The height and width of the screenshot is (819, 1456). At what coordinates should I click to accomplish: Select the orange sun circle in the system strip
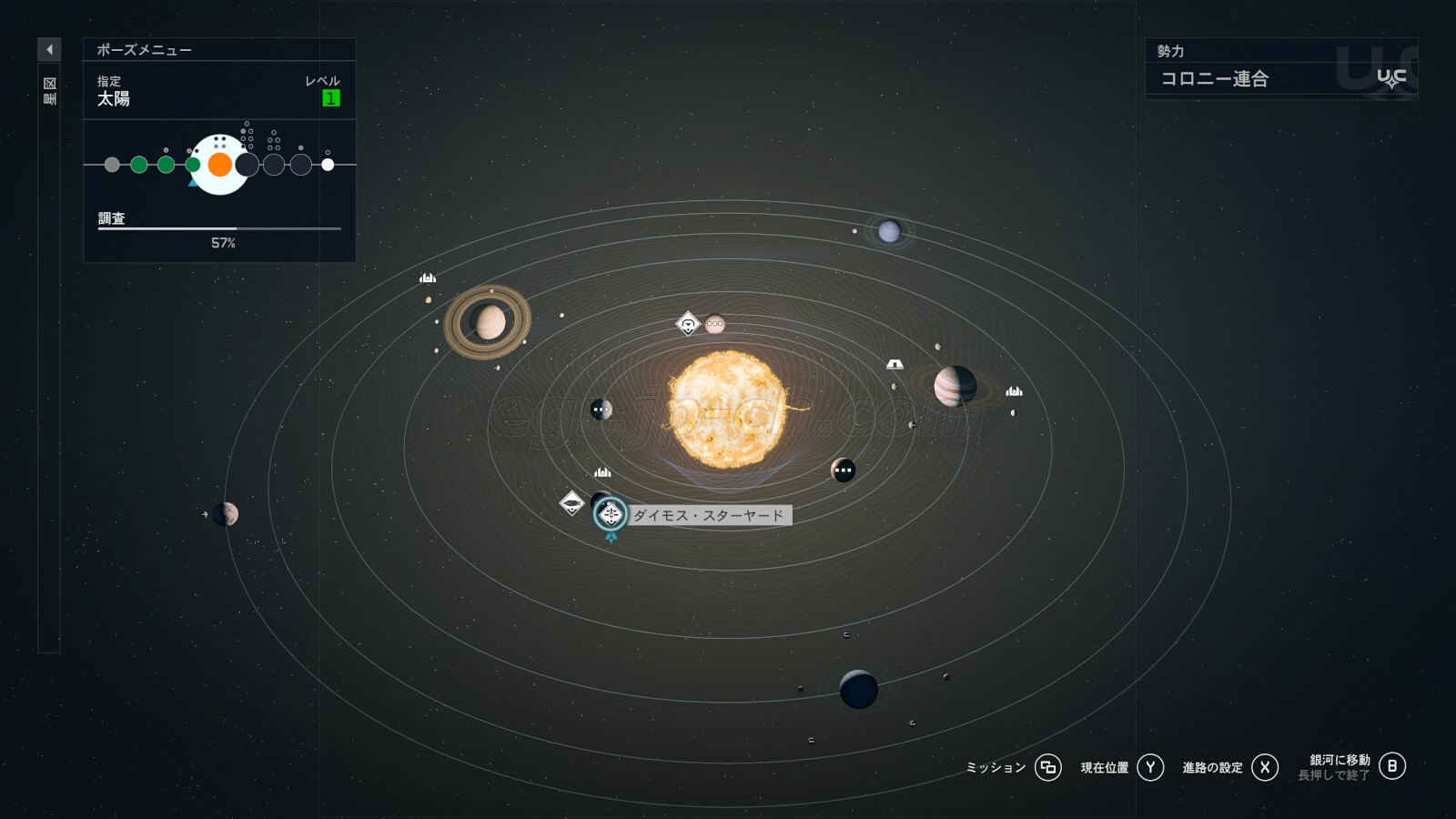(220, 165)
